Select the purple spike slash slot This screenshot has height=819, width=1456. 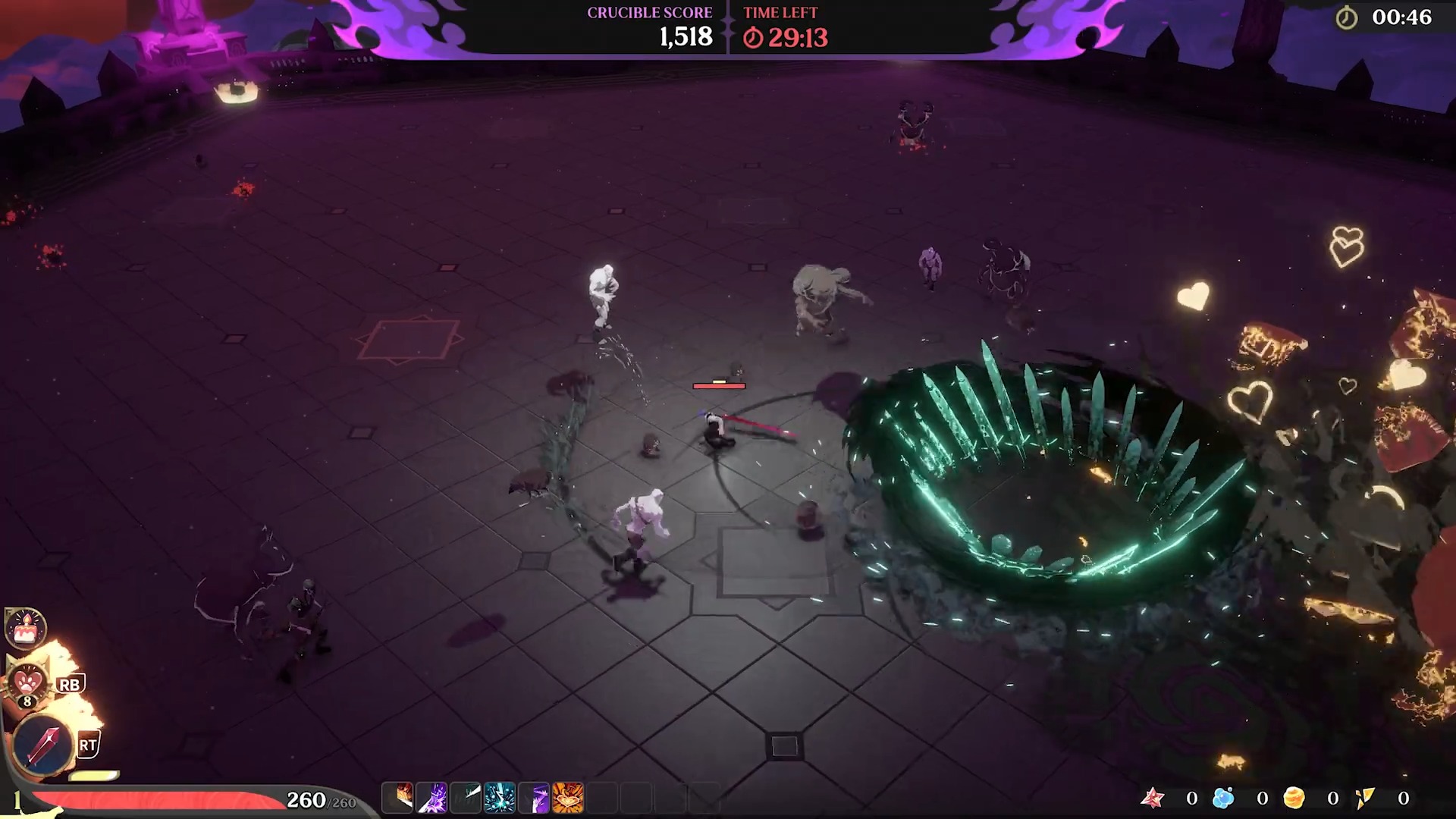[x=535, y=798]
